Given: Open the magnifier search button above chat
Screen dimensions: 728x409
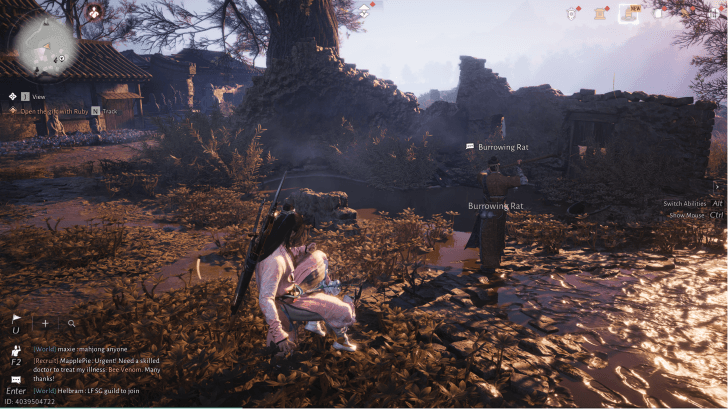Looking at the screenshot, I should 72,323.
